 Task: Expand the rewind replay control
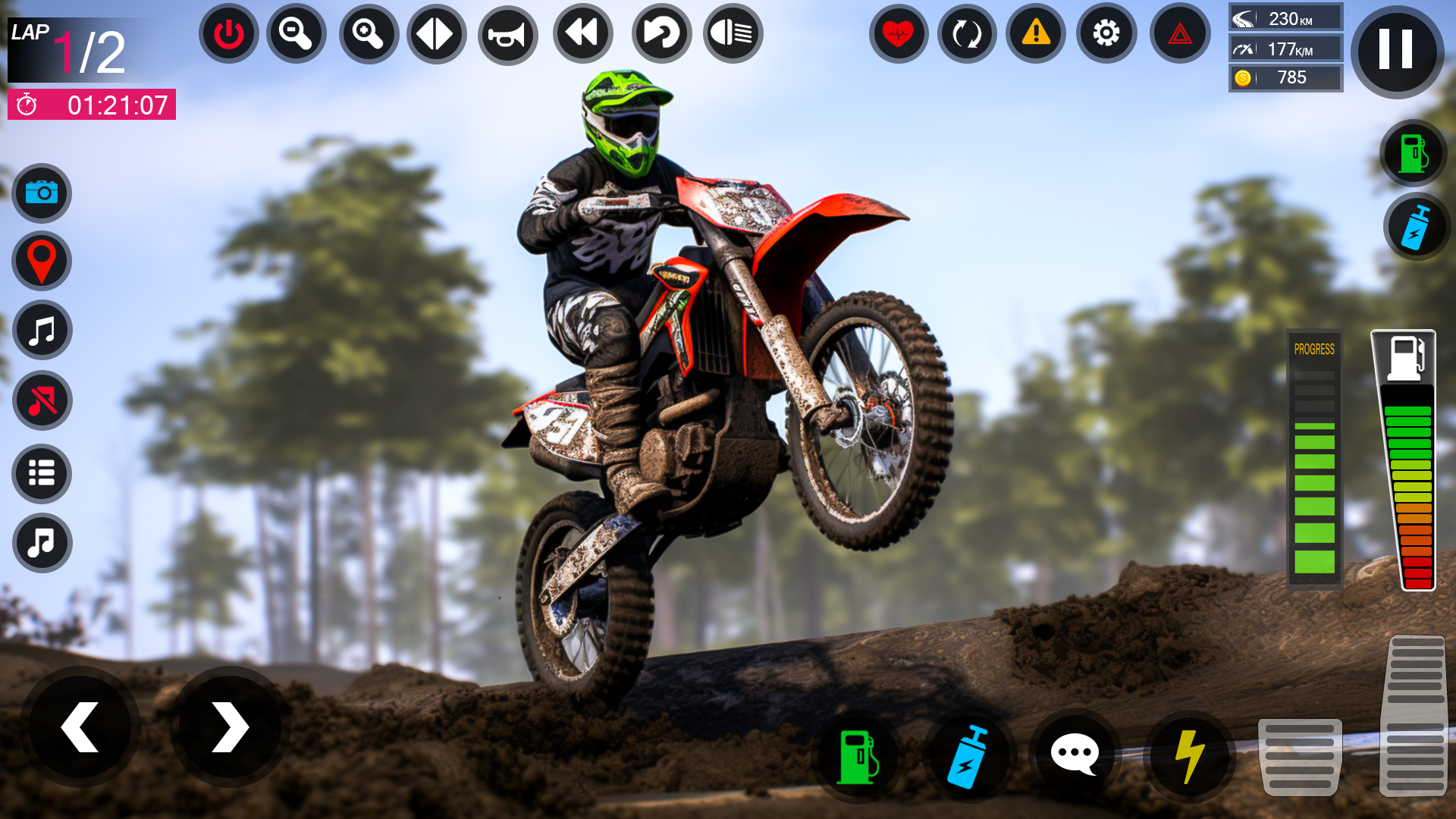580,34
